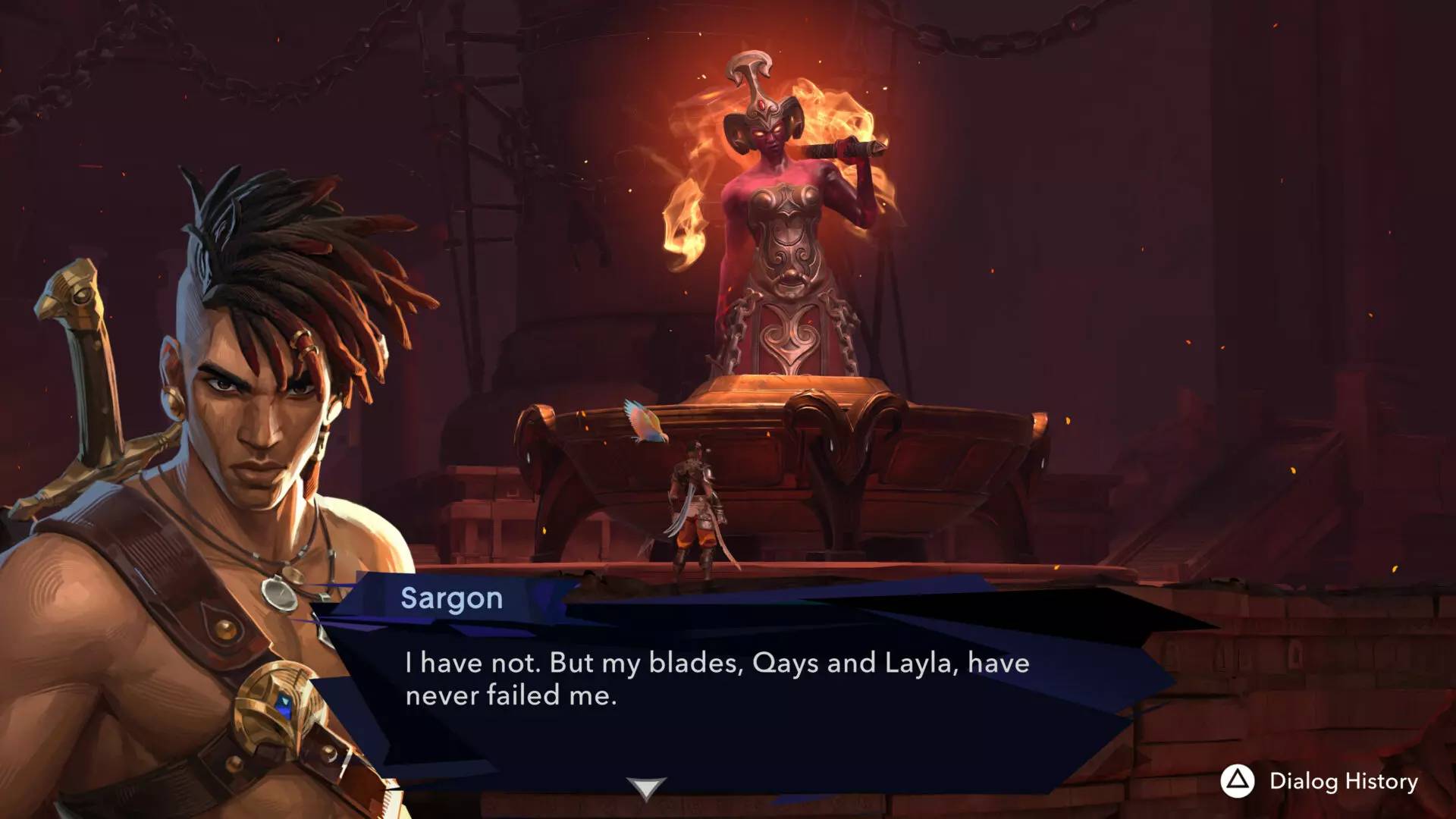
Task: Advance the dialogue using the down arrow
Action: coord(646,789)
